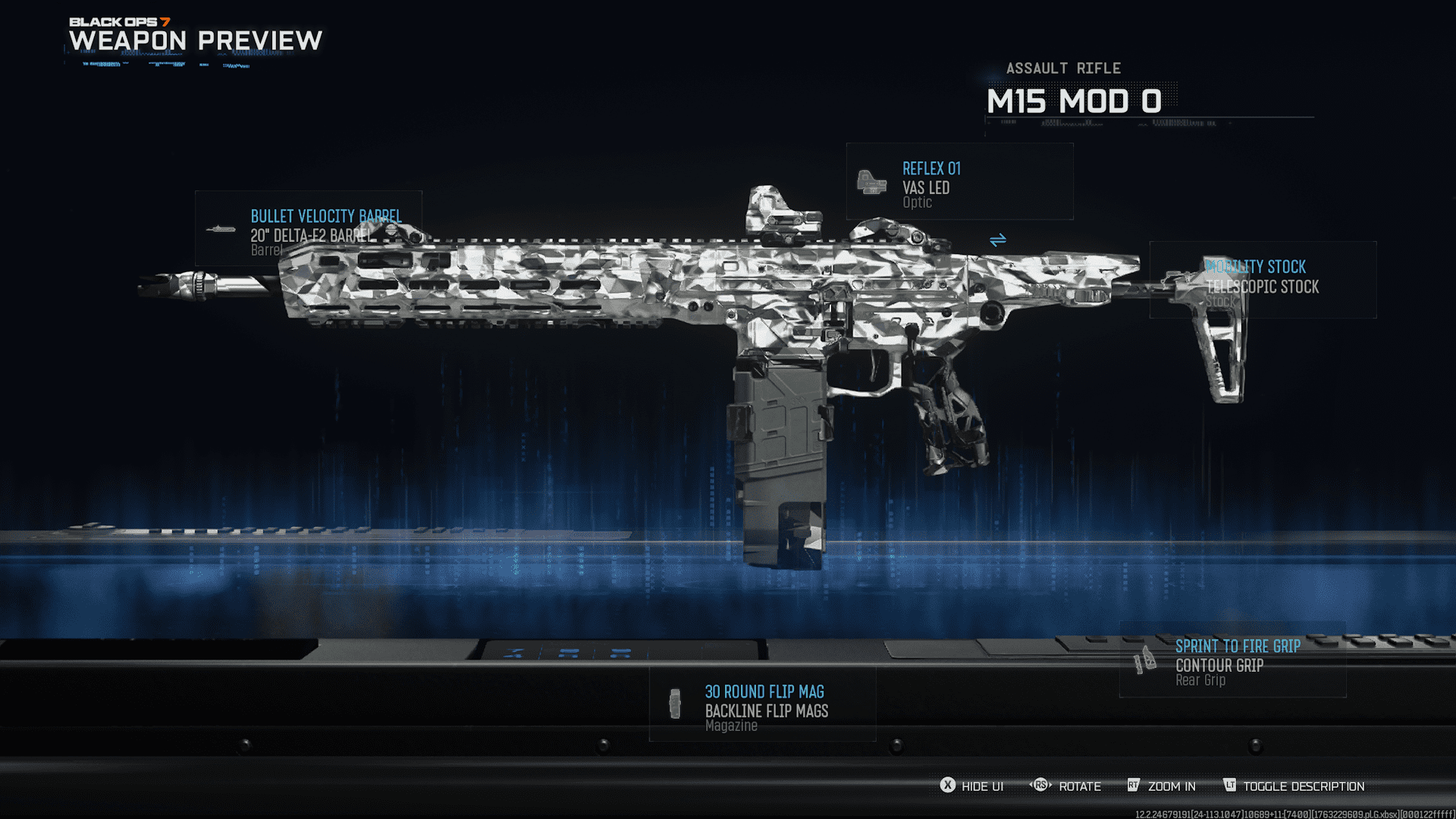Select the Reflex 01 VAS LED optic attachment
Screen dimensions: 1456x819
pyautogui.click(x=959, y=182)
